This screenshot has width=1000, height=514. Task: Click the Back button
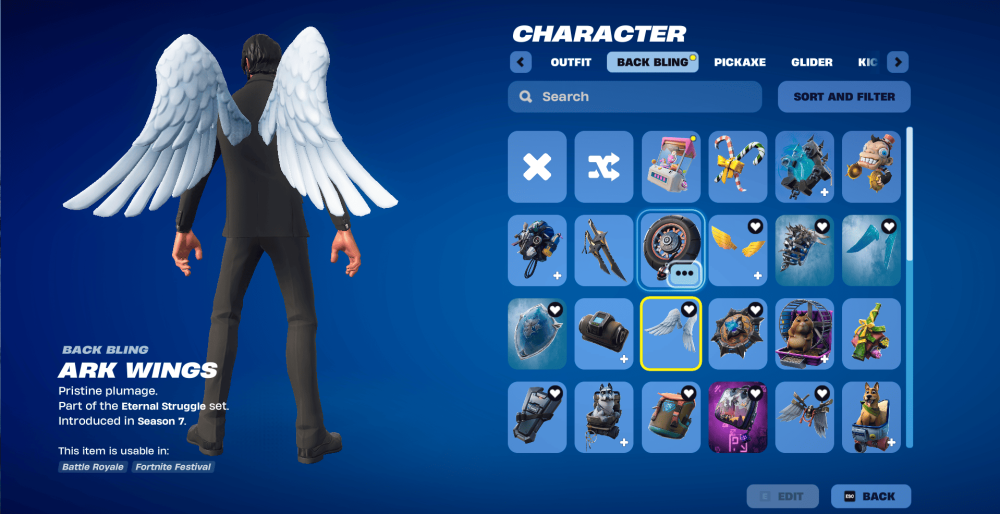coord(869,496)
